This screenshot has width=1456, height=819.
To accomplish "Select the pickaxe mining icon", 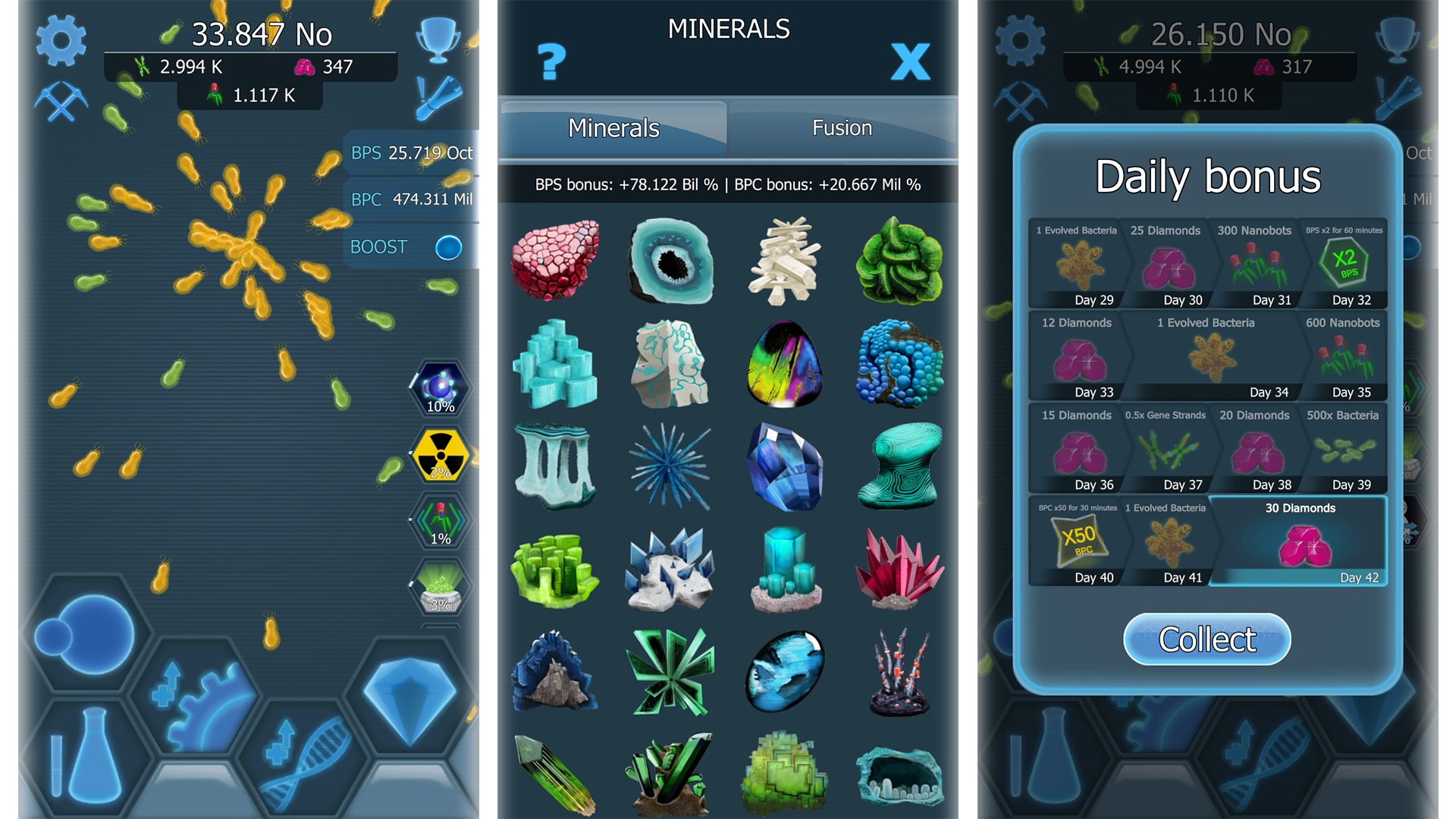I will (61, 102).
